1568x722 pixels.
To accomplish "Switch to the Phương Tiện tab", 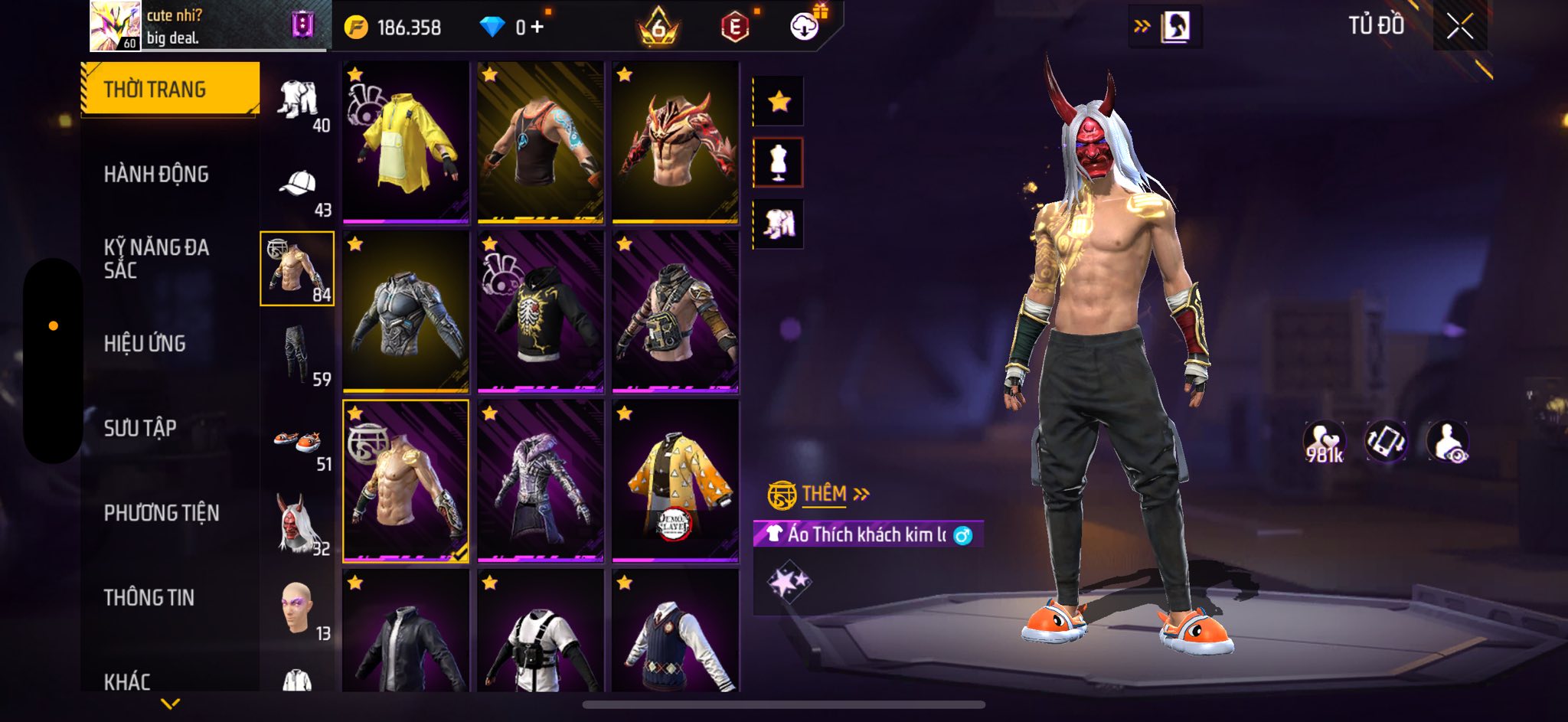I will 162,513.
